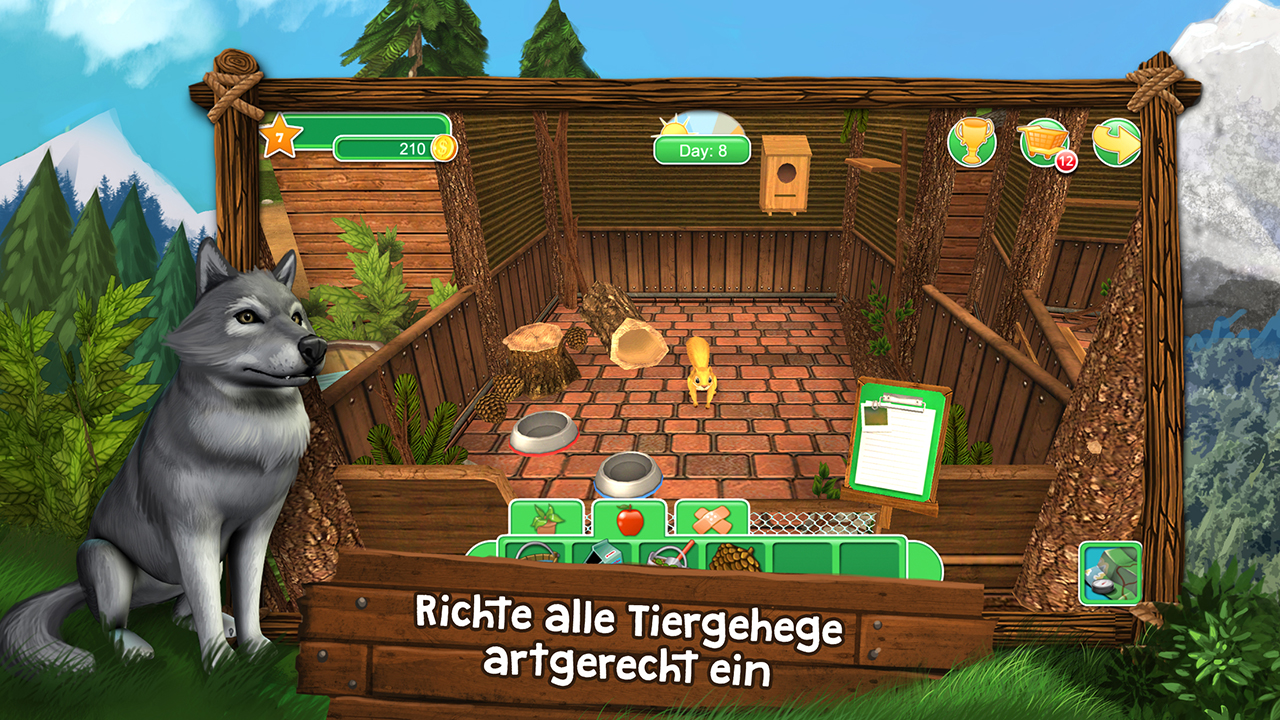Select the pinecone item in the tray
This screenshot has height=720, width=1280.
(735, 555)
